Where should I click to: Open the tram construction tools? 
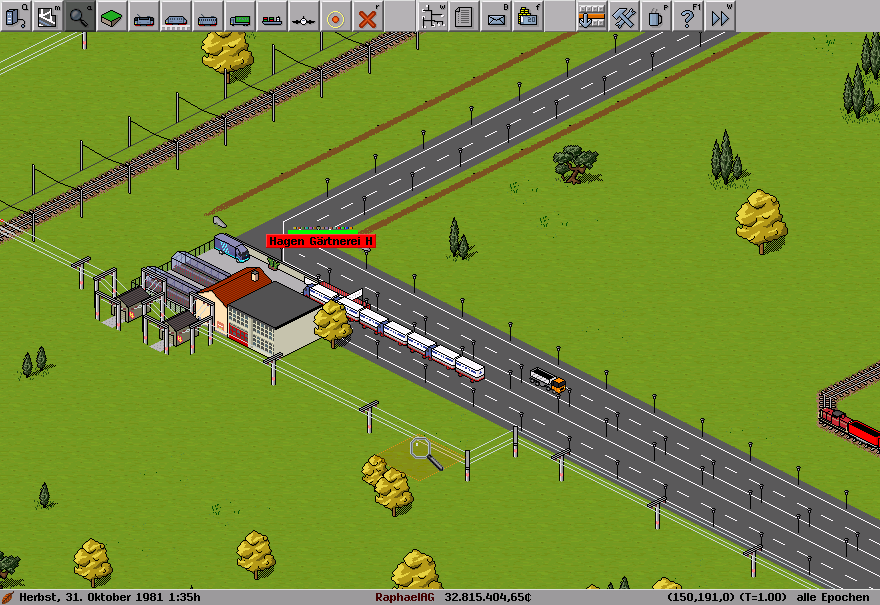click(208, 16)
